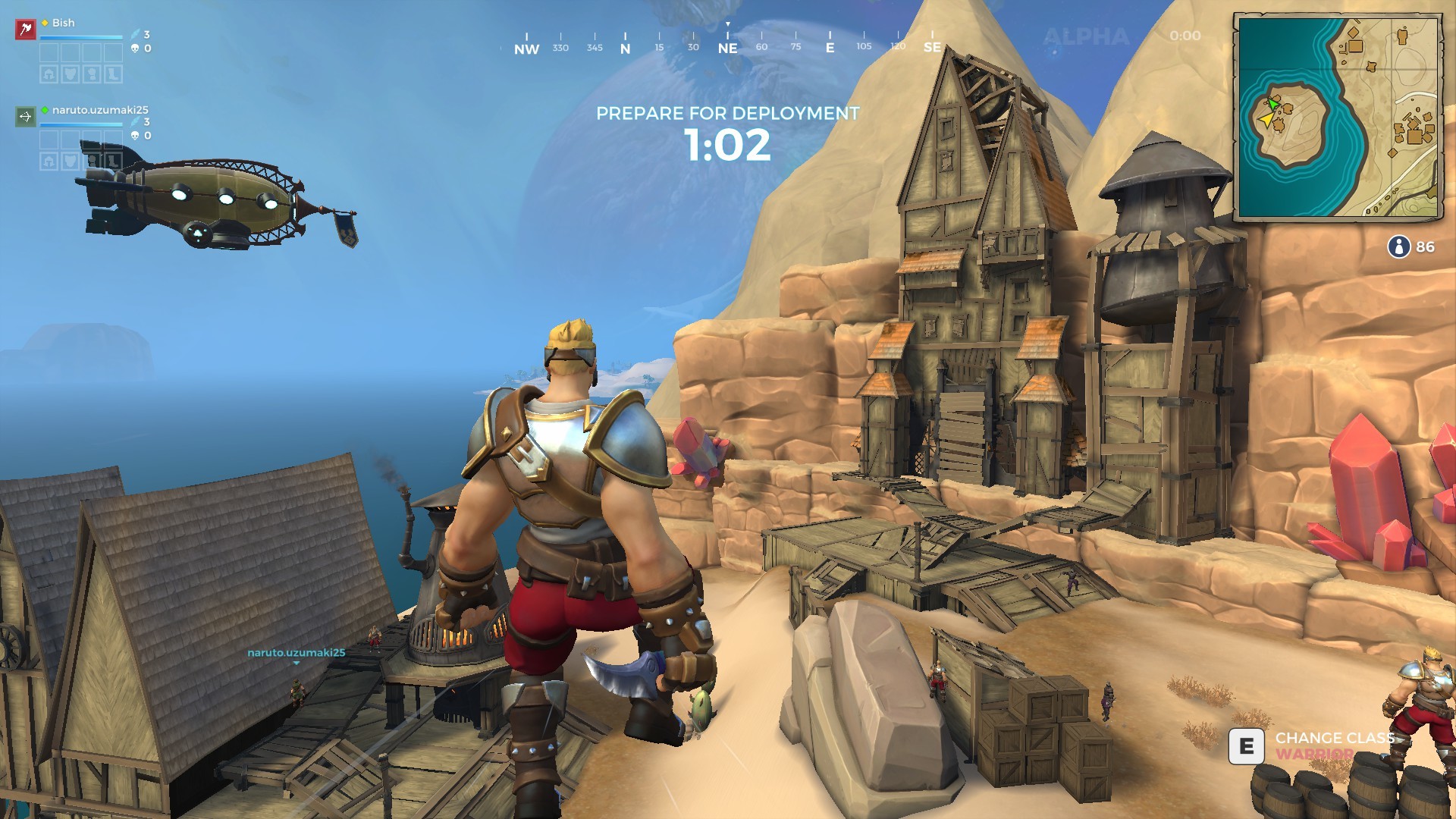This screenshot has height=819, width=1456.
Task: Expand Bish's empty first ability slot
Action: point(49,53)
